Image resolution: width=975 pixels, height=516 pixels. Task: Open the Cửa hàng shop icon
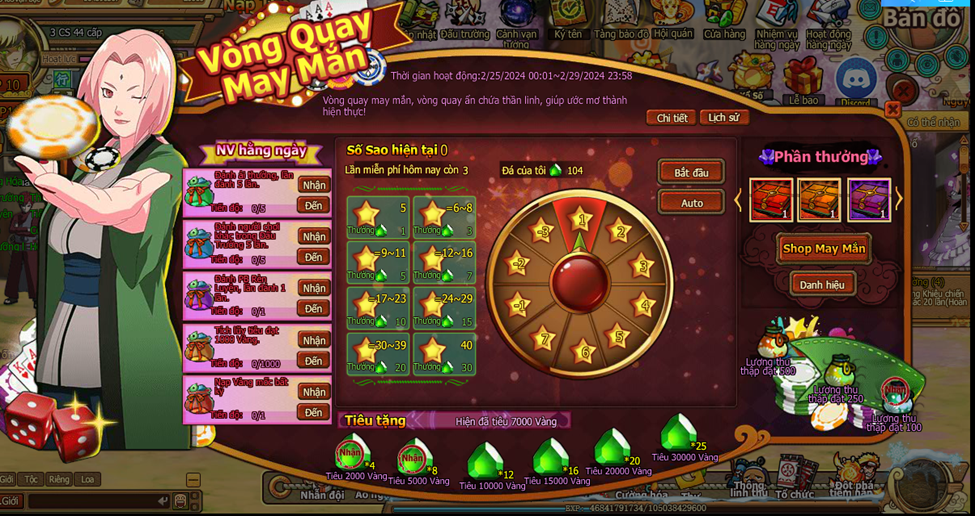724,18
